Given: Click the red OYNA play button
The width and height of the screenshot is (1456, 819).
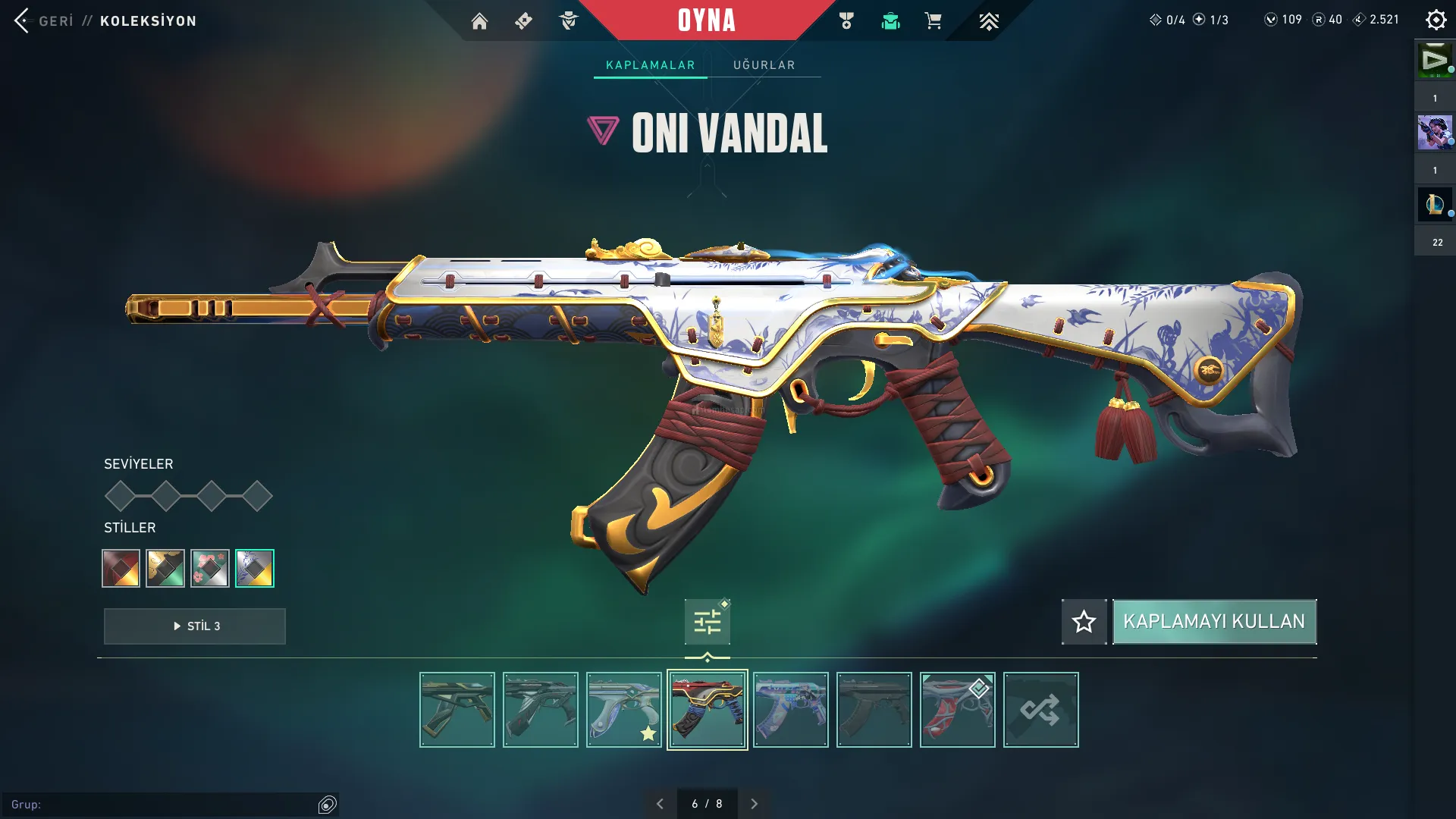Looking at the screenshot, I should [x=706, y=20].
